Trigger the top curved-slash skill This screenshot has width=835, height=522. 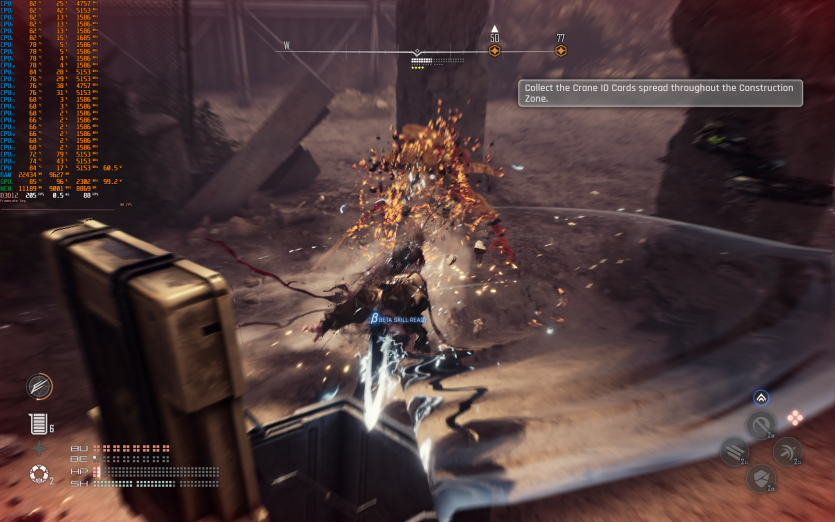(761, 426)
